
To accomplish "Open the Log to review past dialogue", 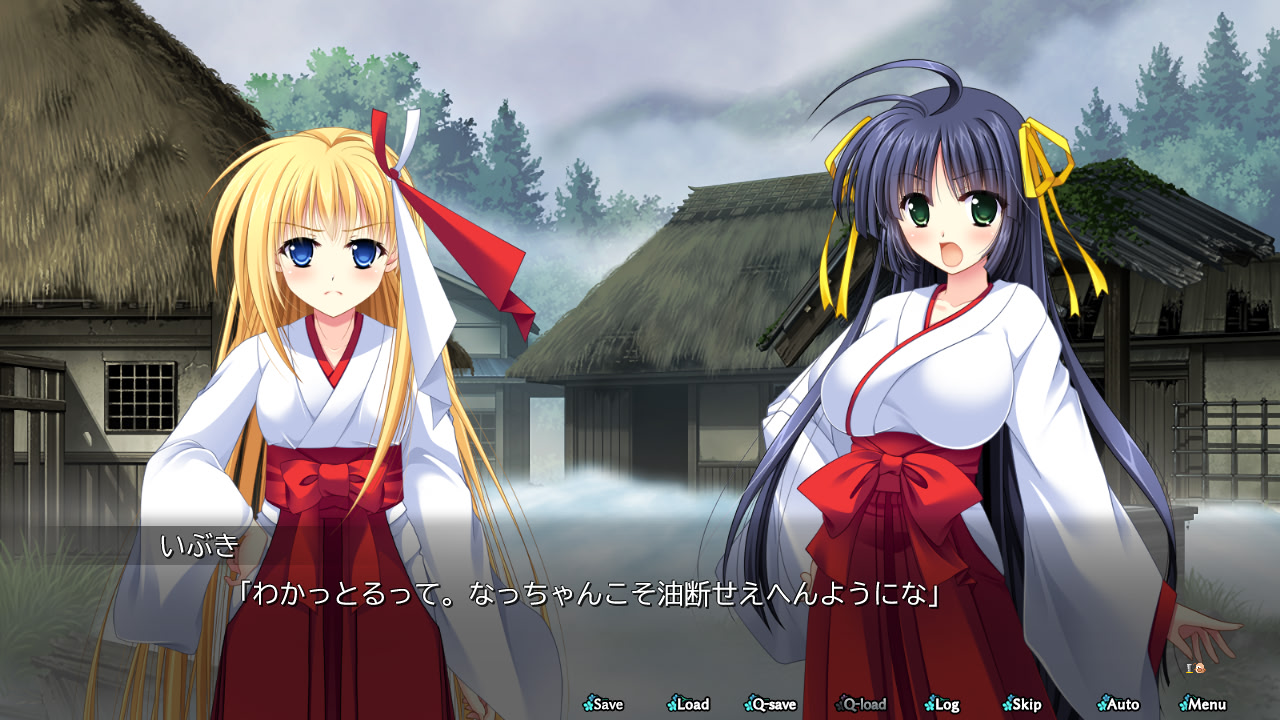I will pos(947,704).
